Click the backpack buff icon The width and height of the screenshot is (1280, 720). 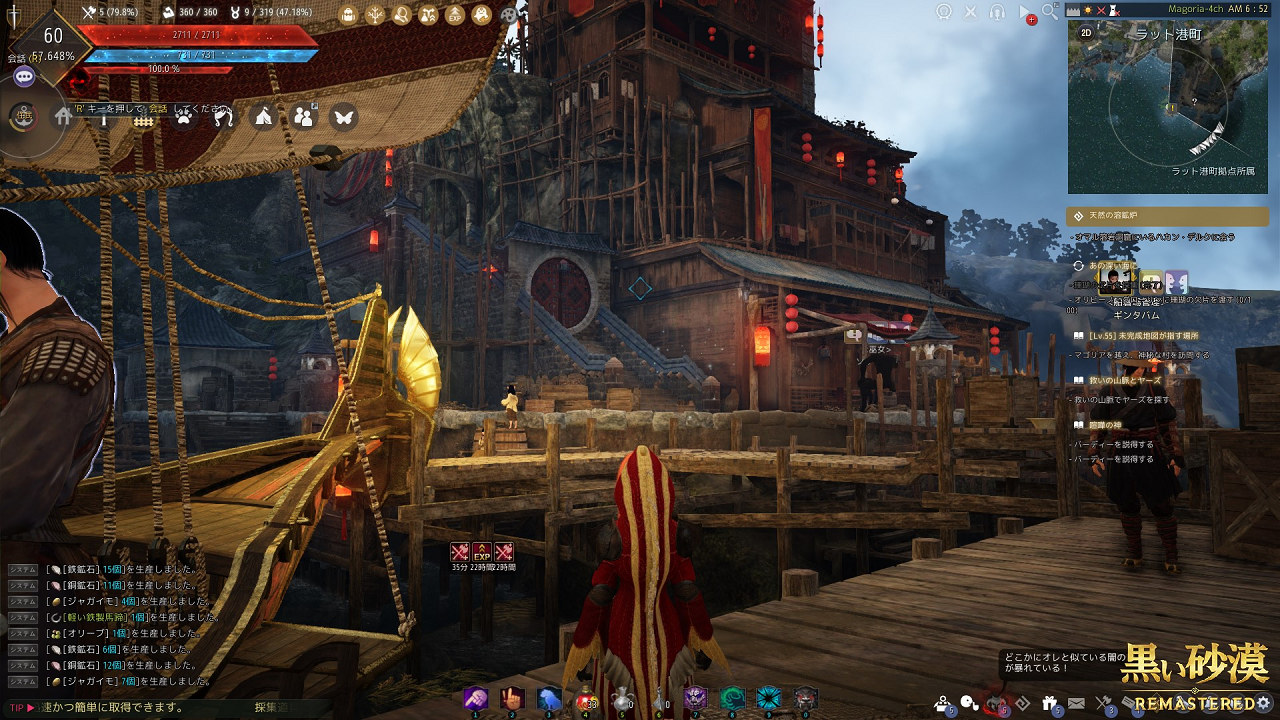pos(348,15)
